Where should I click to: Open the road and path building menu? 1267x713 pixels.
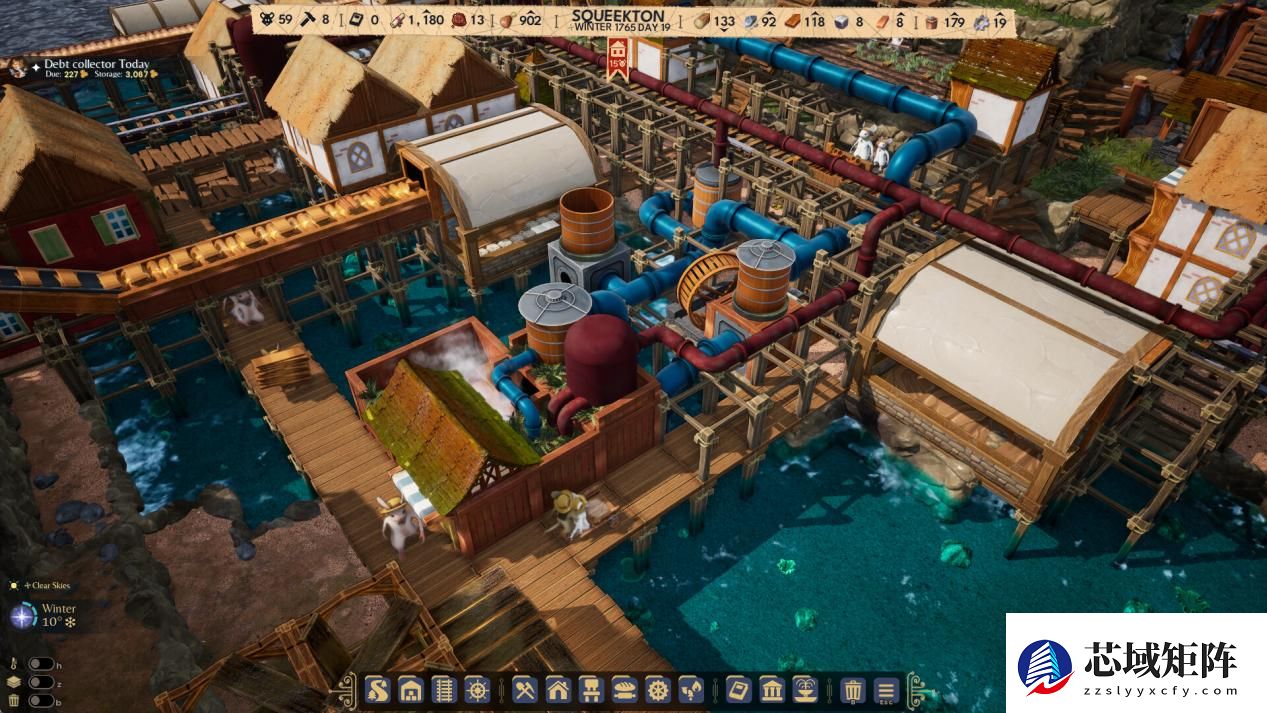(x=377, y=689)
